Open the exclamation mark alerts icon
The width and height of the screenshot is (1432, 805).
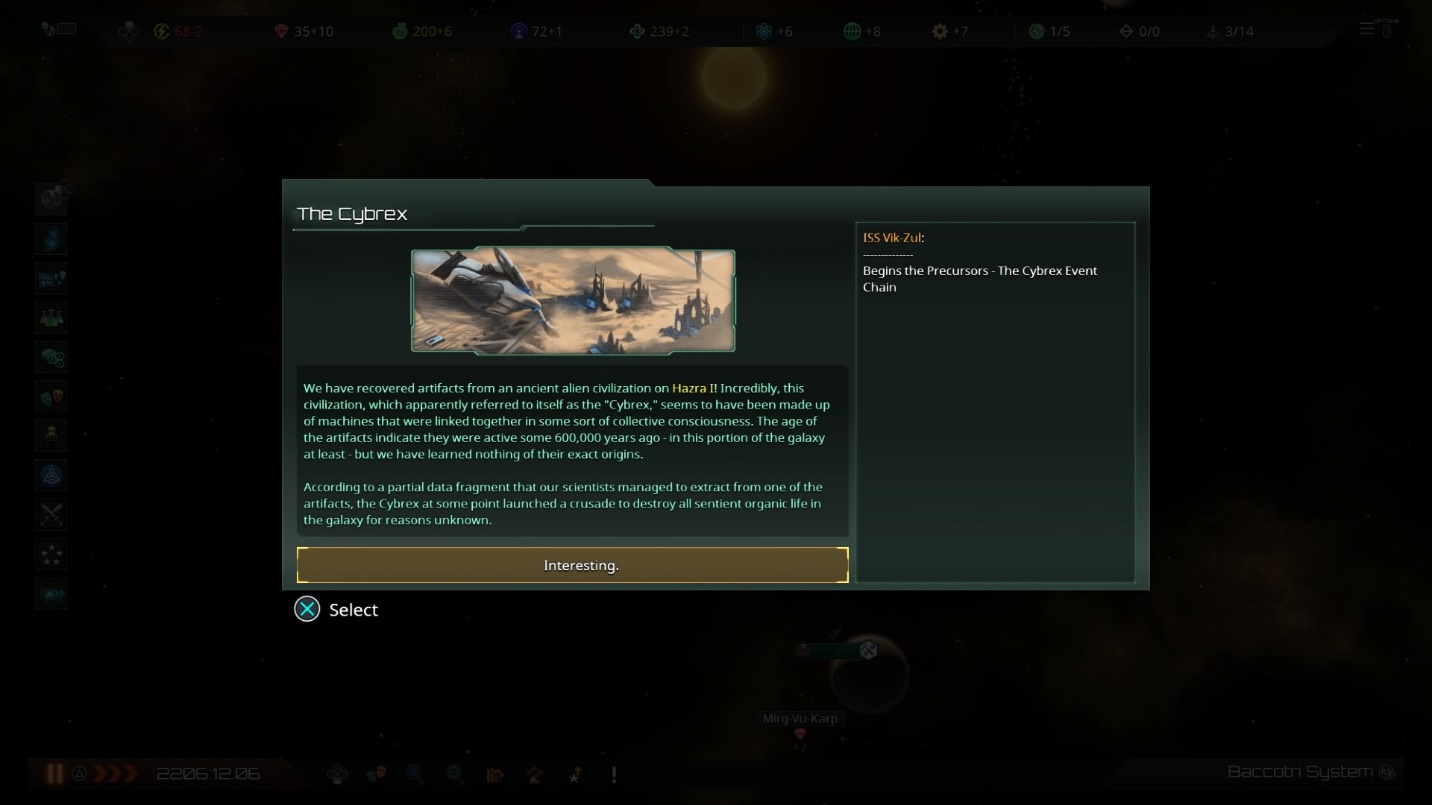coord(613,774)
